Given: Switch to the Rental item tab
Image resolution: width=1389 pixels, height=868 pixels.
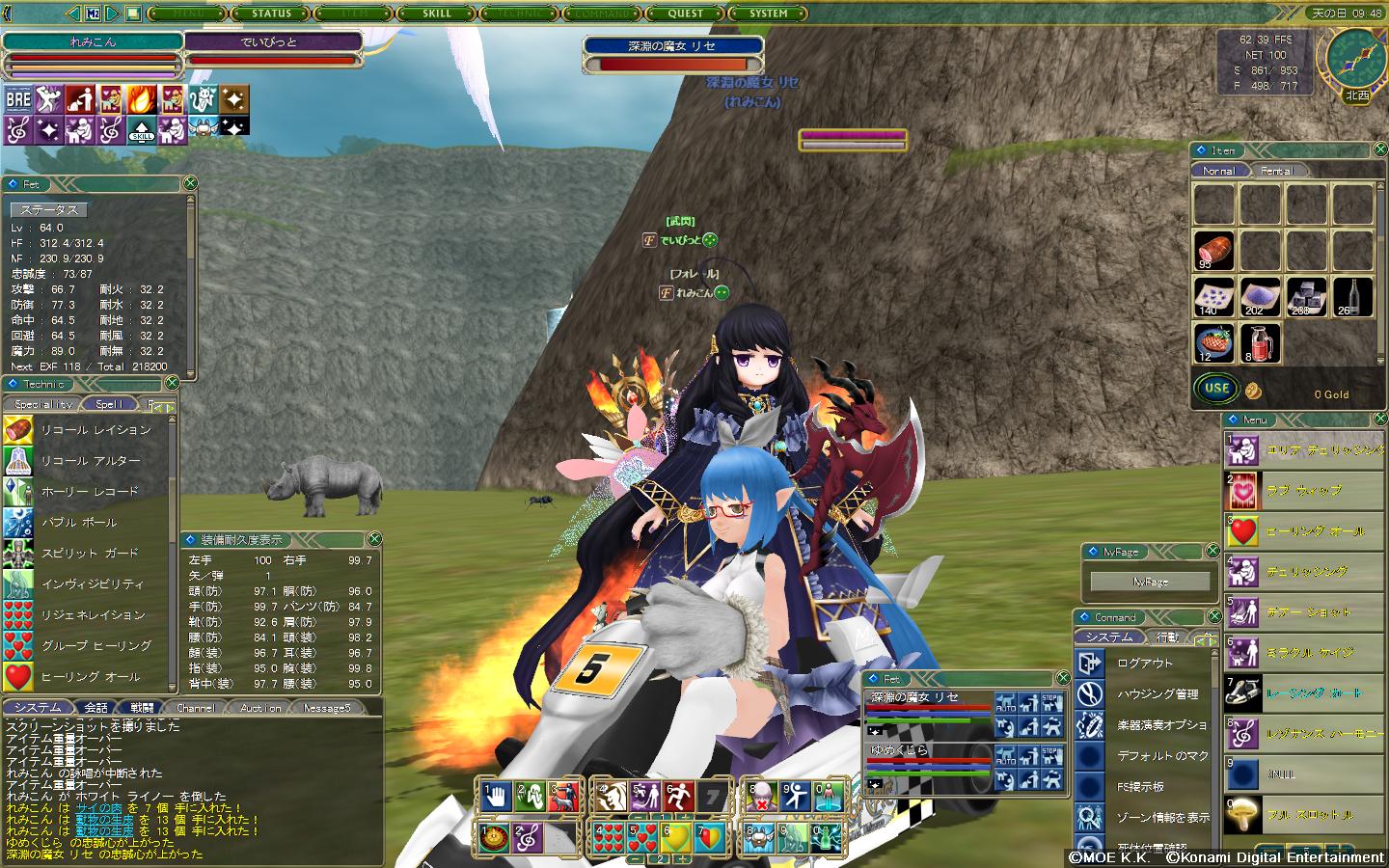Looking at the screenshot, I should pyautogui.click(x=1276, y=171).
